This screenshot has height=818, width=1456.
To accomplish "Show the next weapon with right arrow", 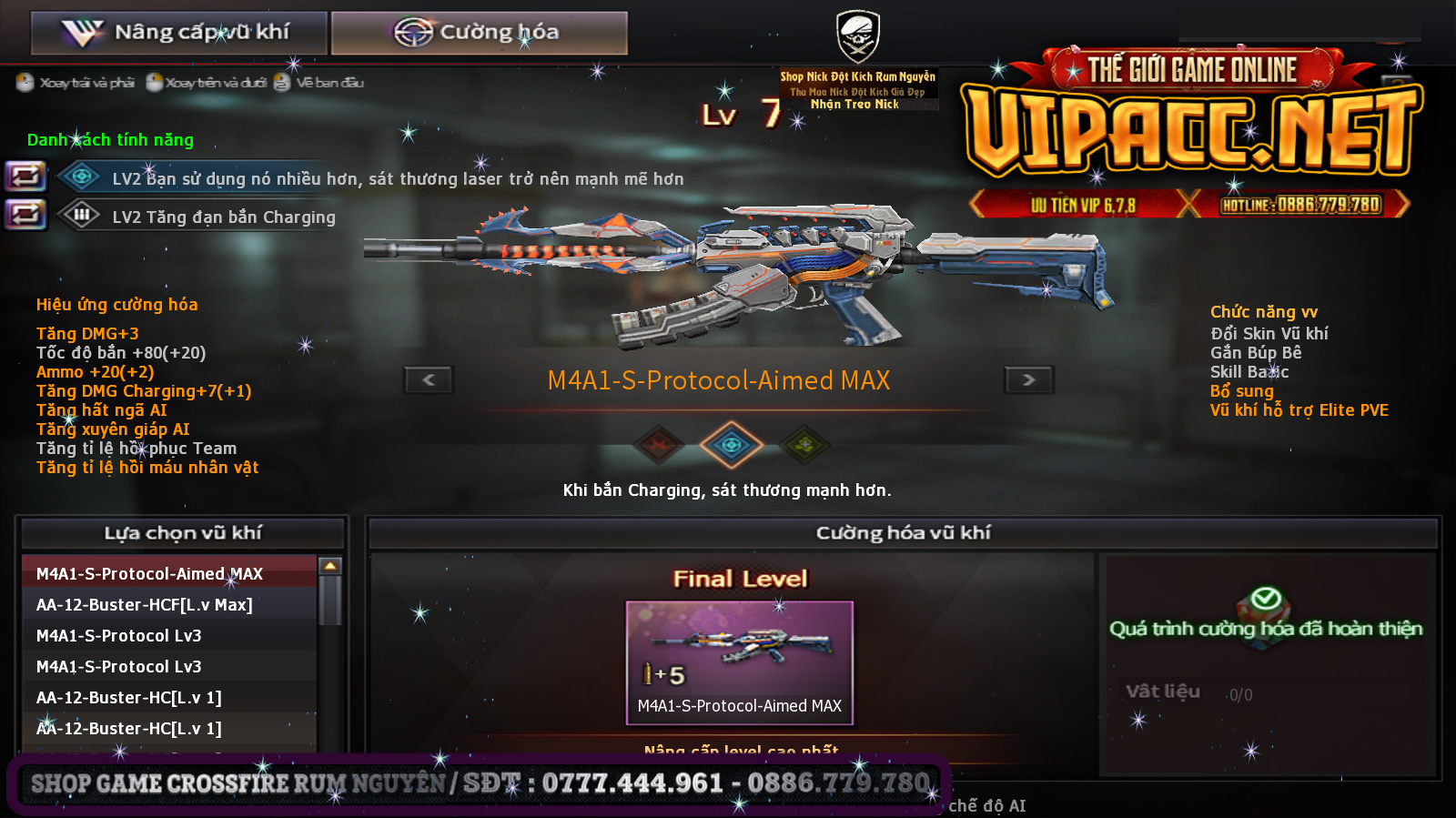I will 1028,379.
